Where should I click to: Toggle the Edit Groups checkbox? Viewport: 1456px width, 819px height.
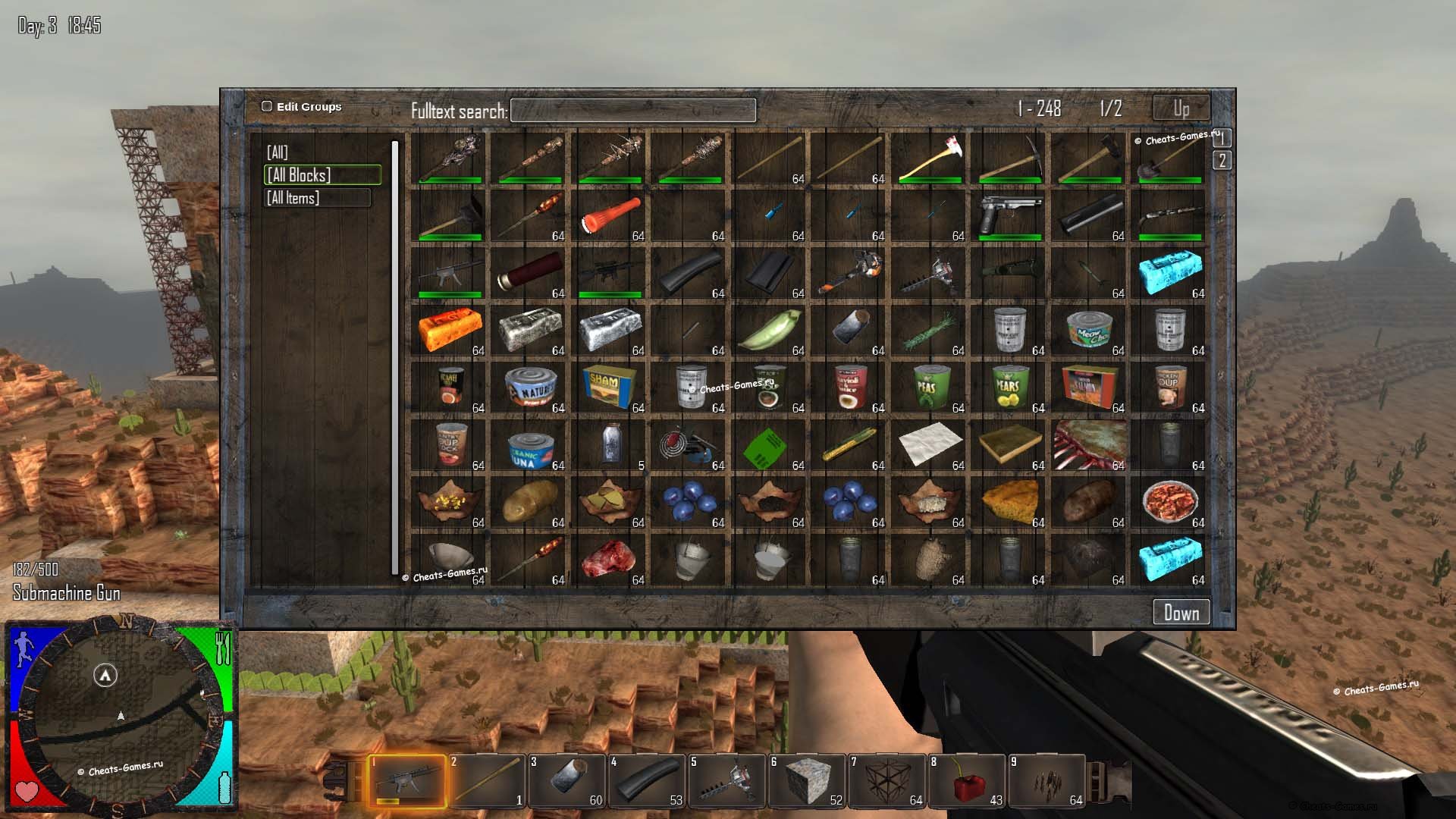(267, 107)
